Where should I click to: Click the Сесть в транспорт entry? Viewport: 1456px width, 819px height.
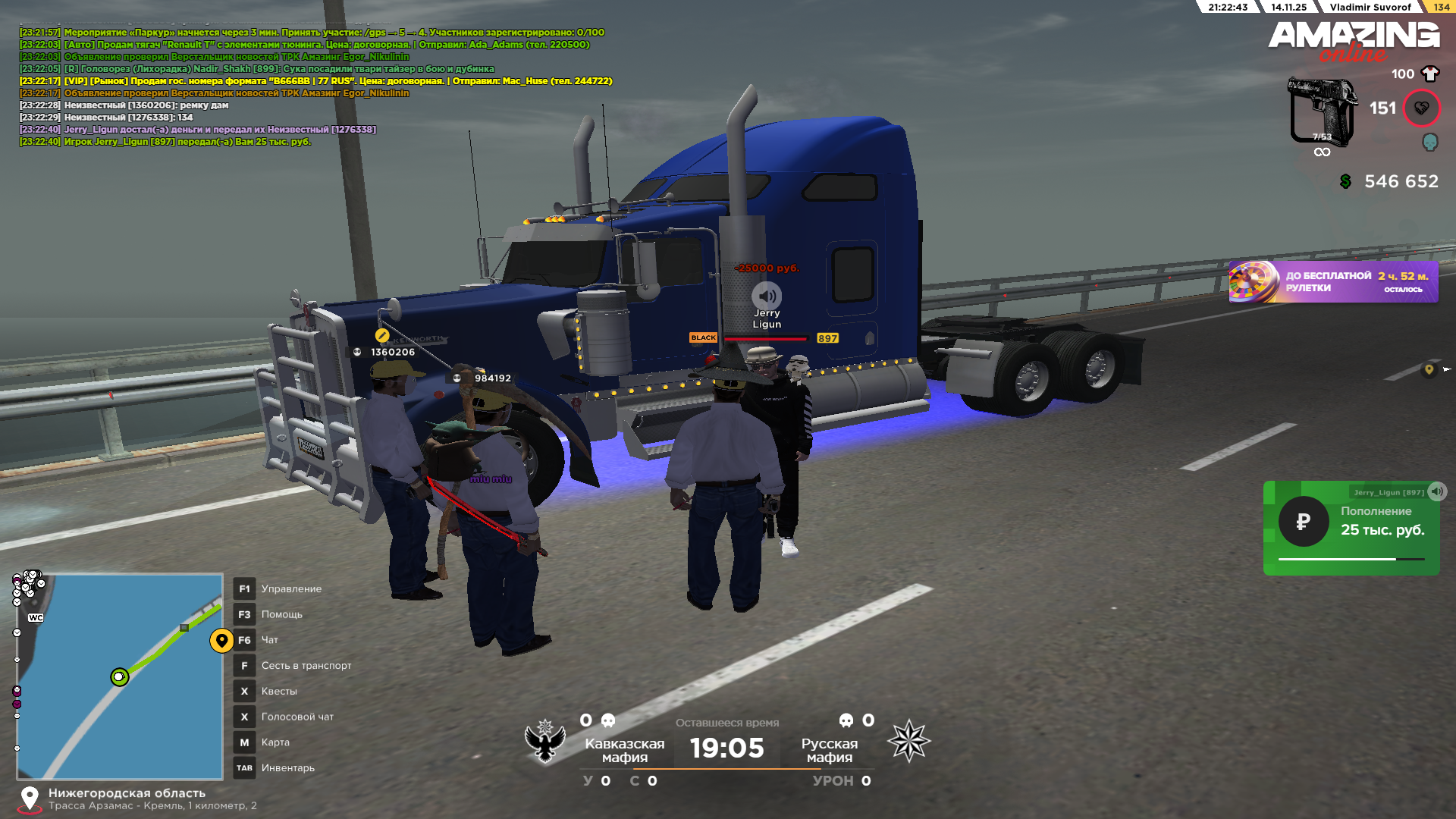point(306,666)
